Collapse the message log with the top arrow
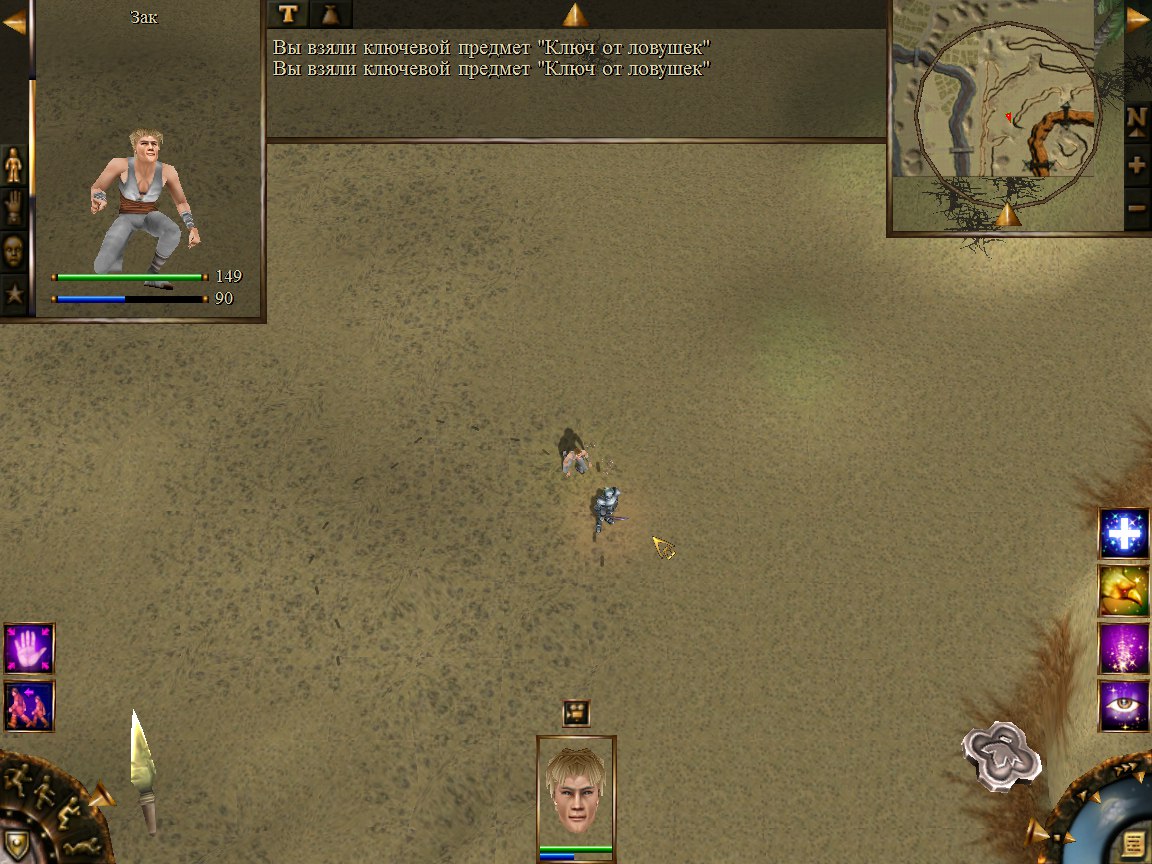1152x864 pixels. tap(575, 15)
